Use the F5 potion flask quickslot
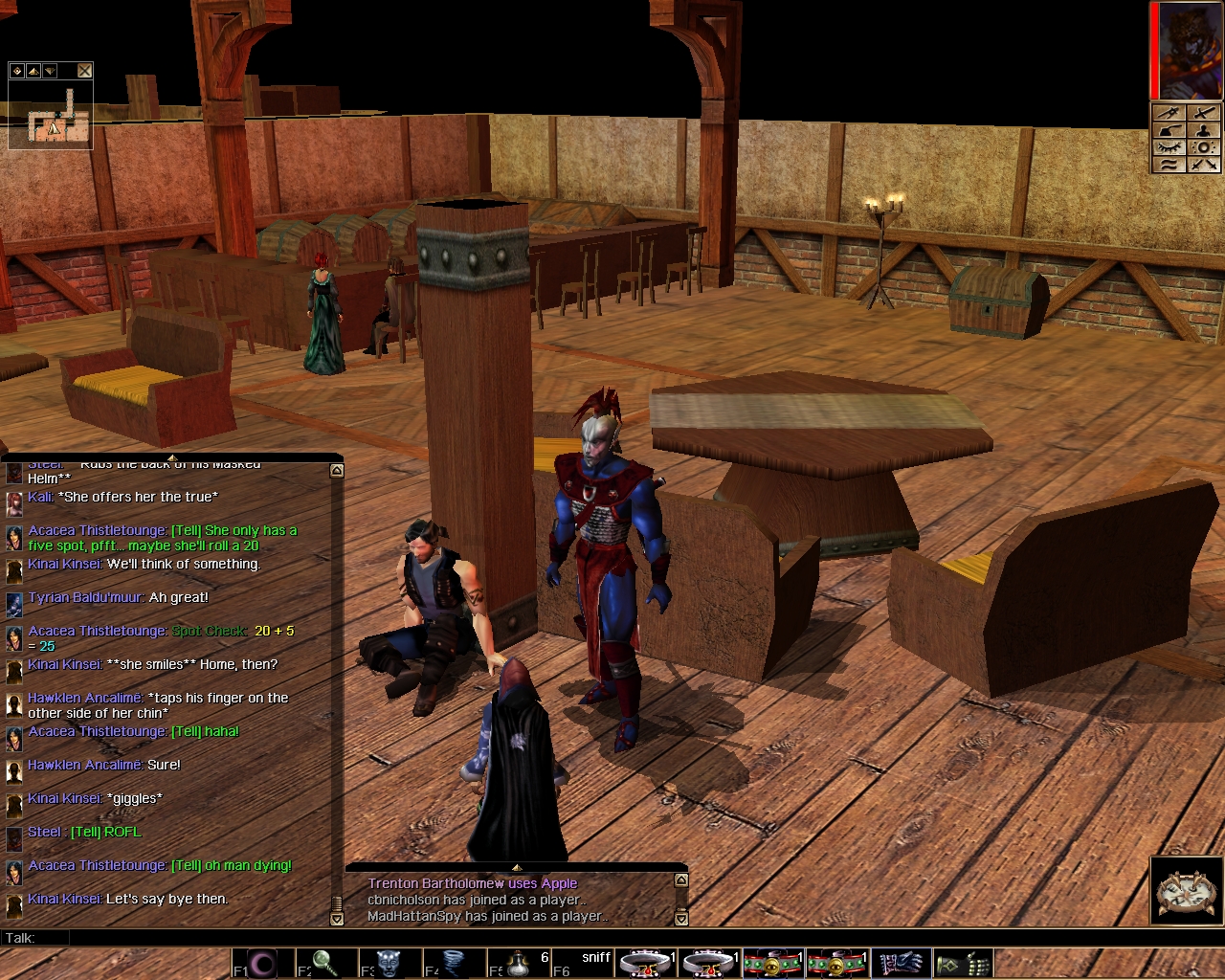The image size is (1225, 980). pyautogui.click(x=518, y=962)
